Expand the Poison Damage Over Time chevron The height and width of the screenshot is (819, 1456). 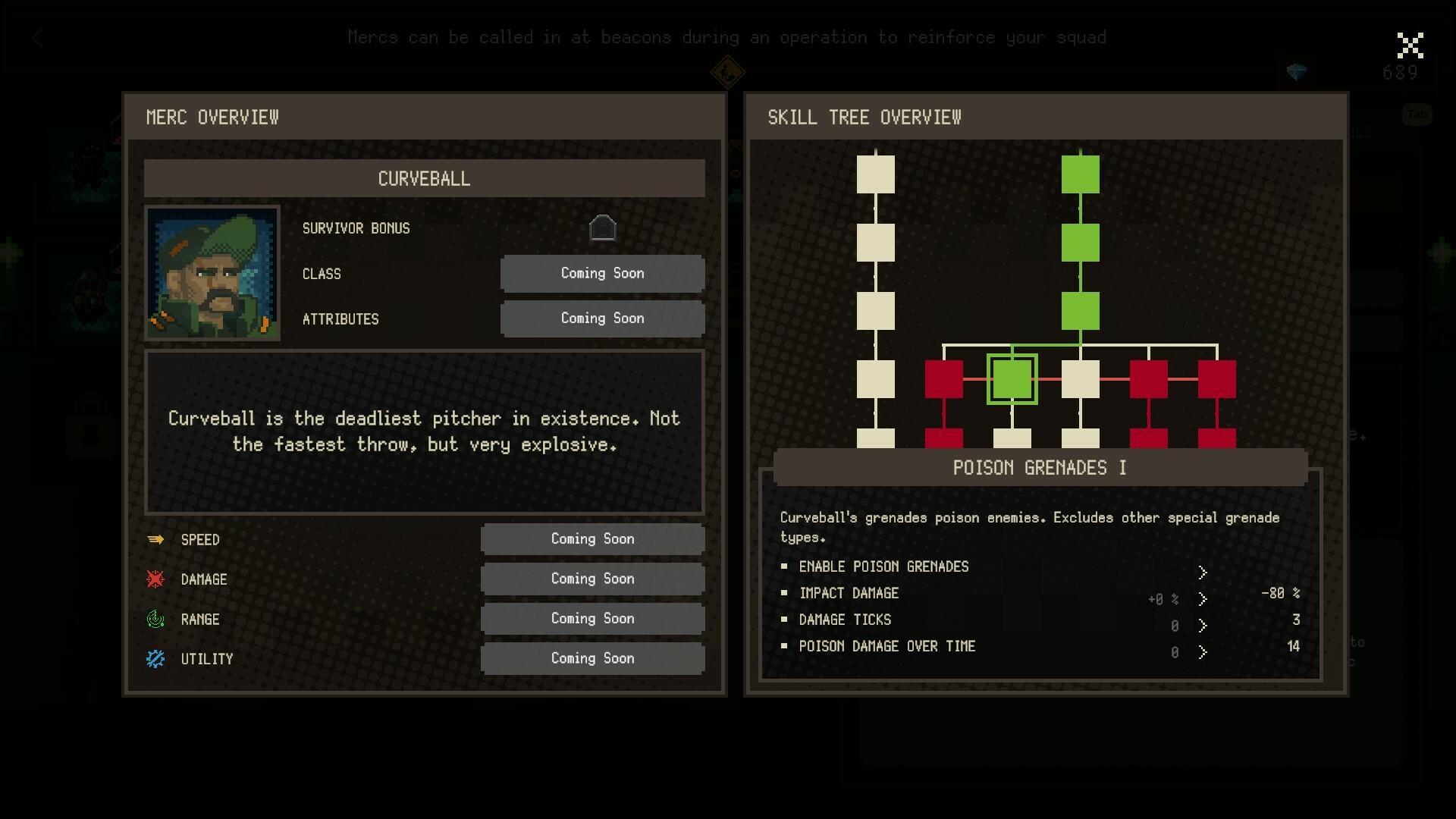(1203, 651)
